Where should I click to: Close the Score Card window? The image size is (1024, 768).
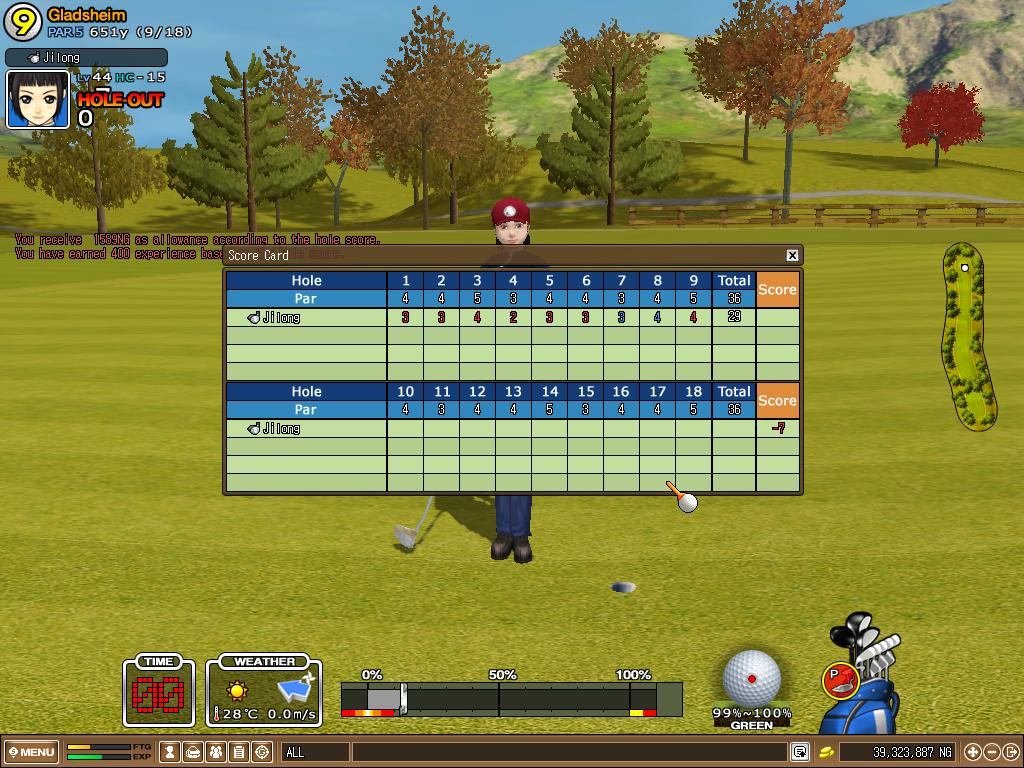(792, 255)
